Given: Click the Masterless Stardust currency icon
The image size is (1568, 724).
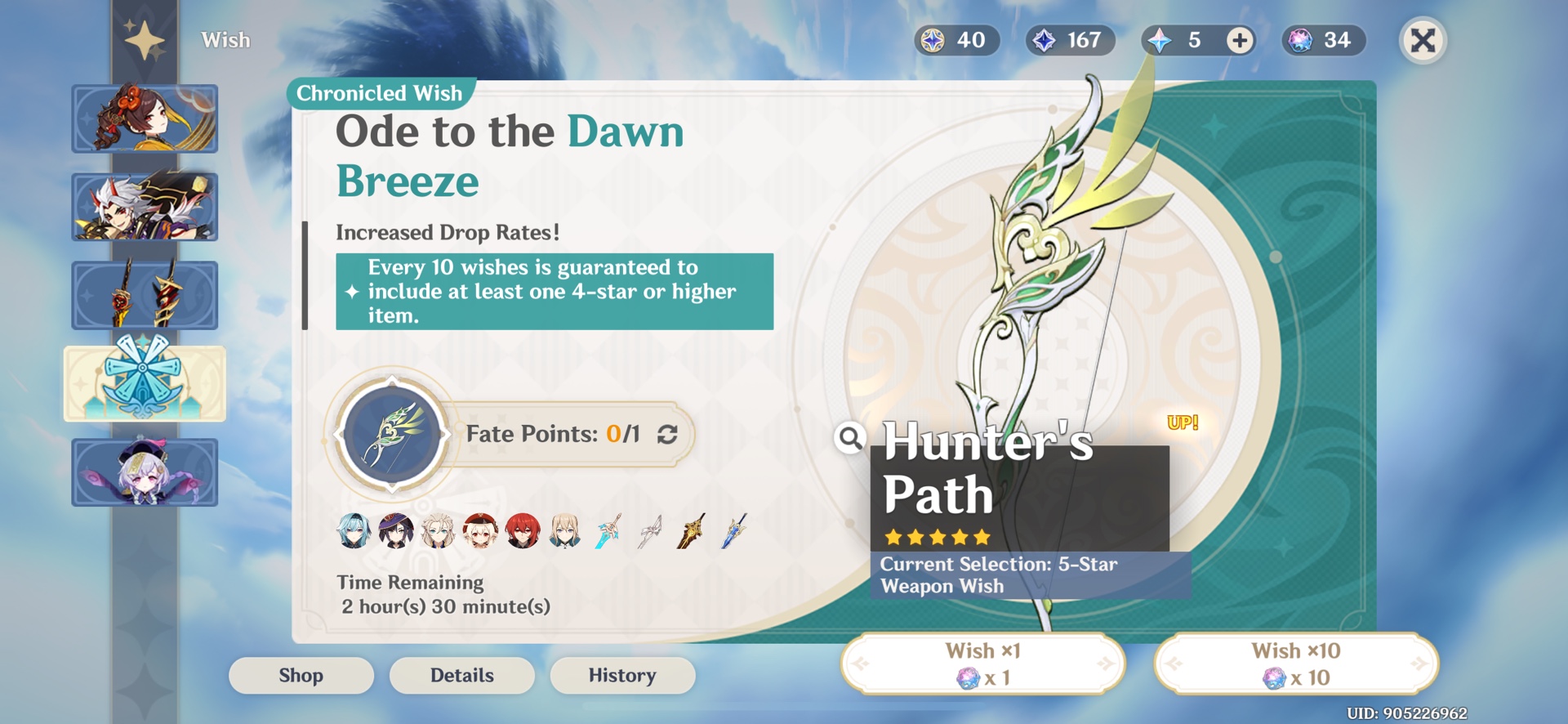Looking at the screenshot, I should click(1044, 40).
